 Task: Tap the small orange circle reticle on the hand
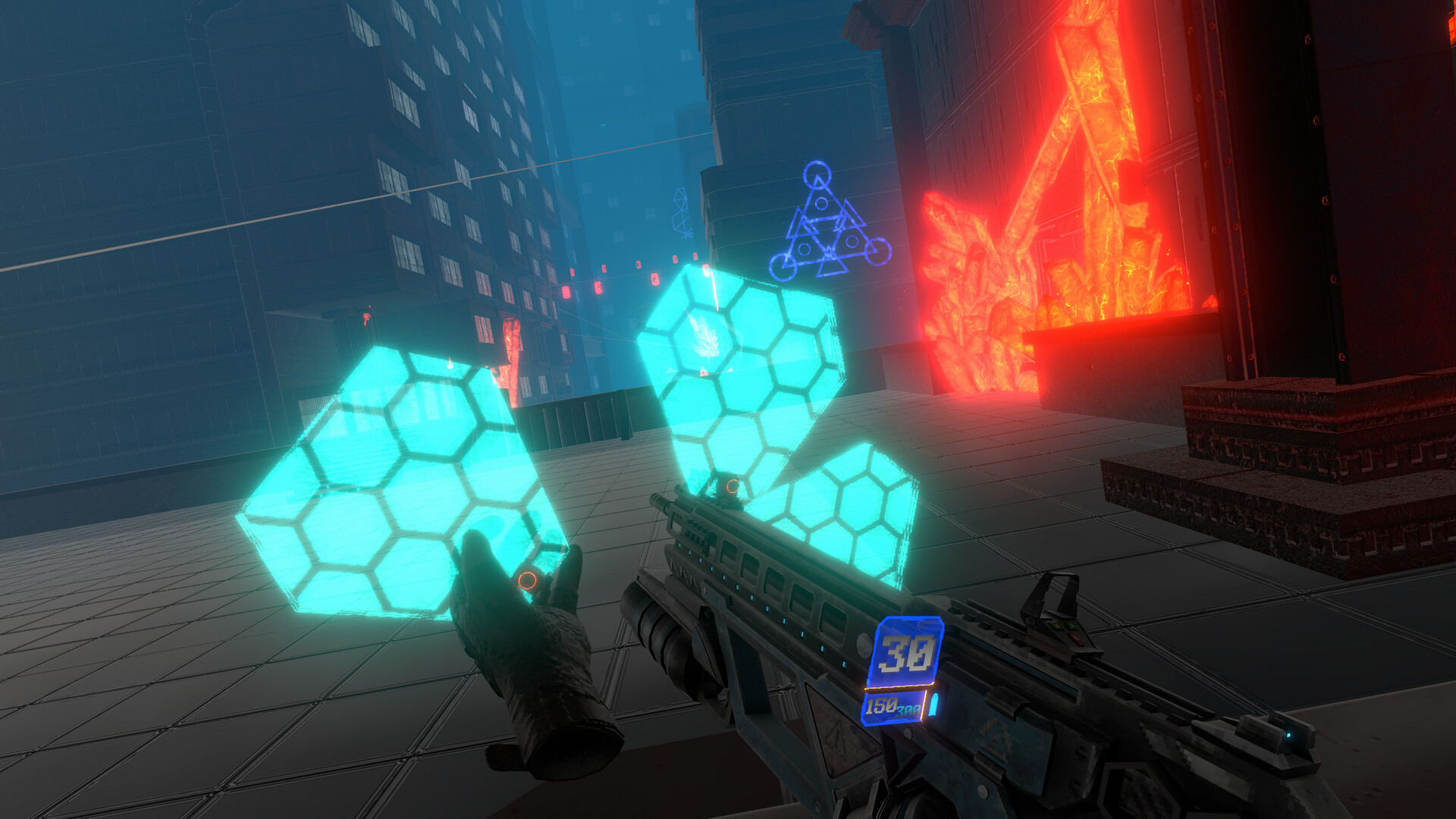click(x=529, y=579)
